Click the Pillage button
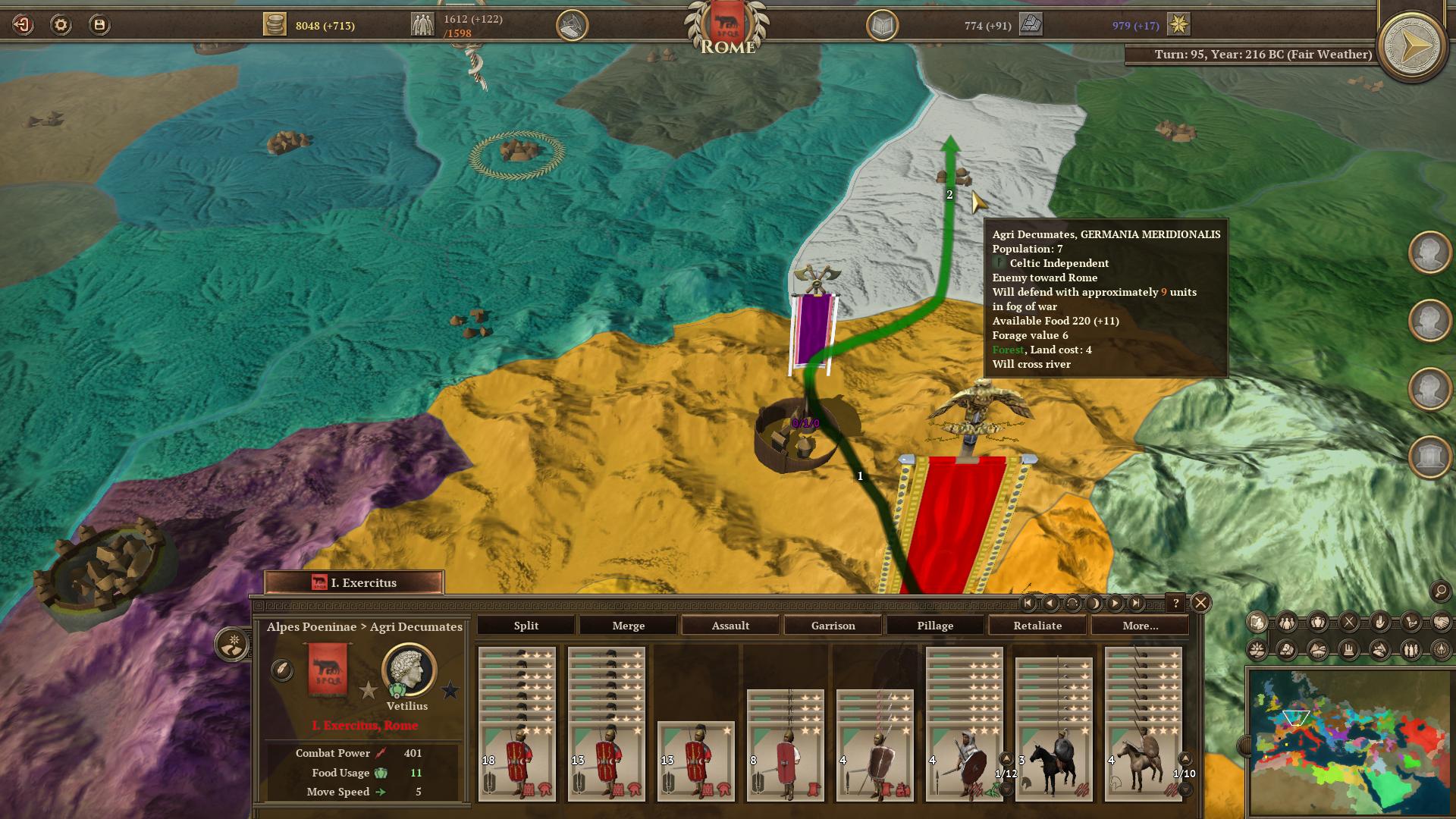1456x819 pixels. [x=935, y=626]
